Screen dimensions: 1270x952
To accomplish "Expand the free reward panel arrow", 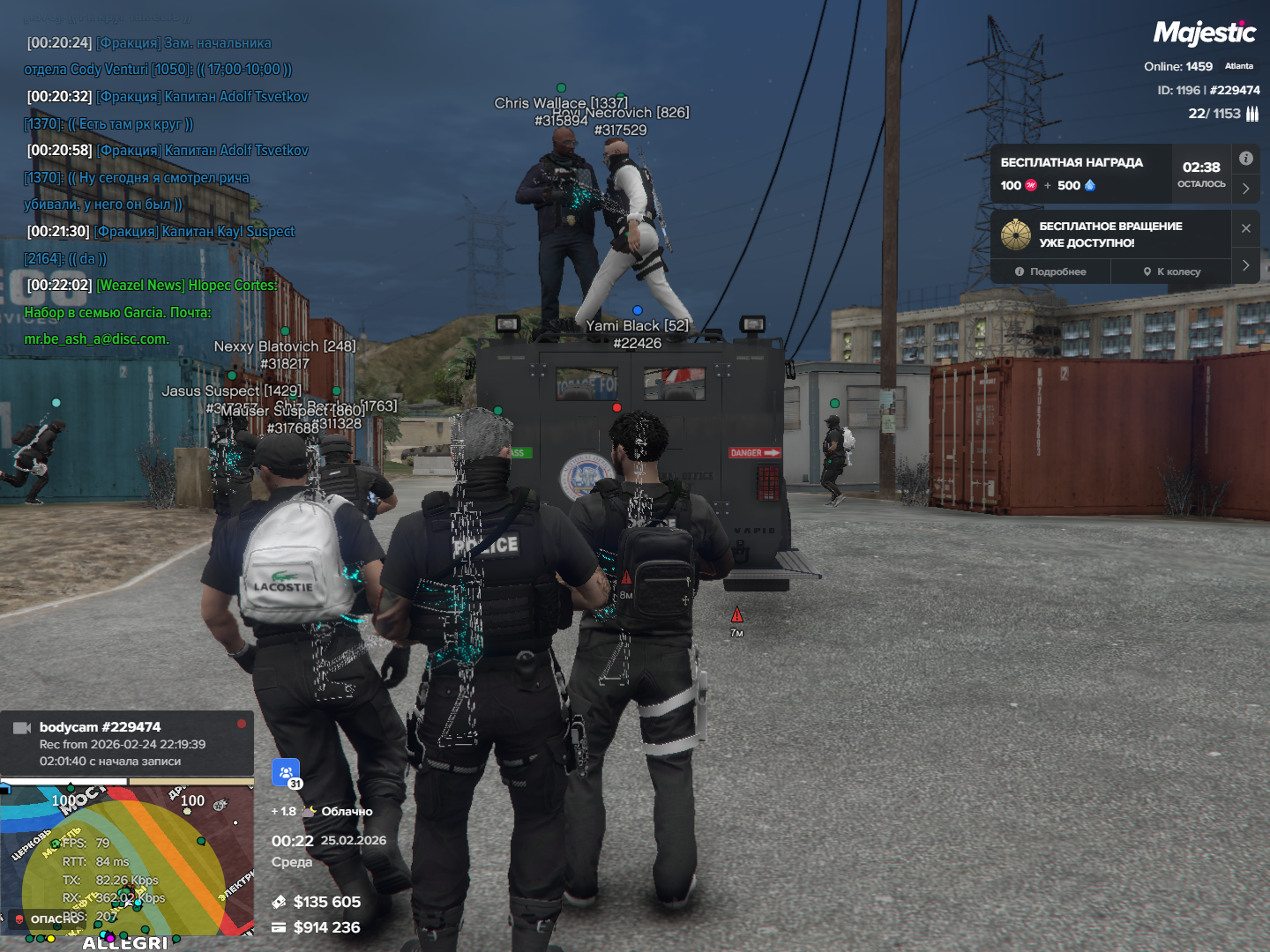I will pyautogui.click(x=1245, y=189).
